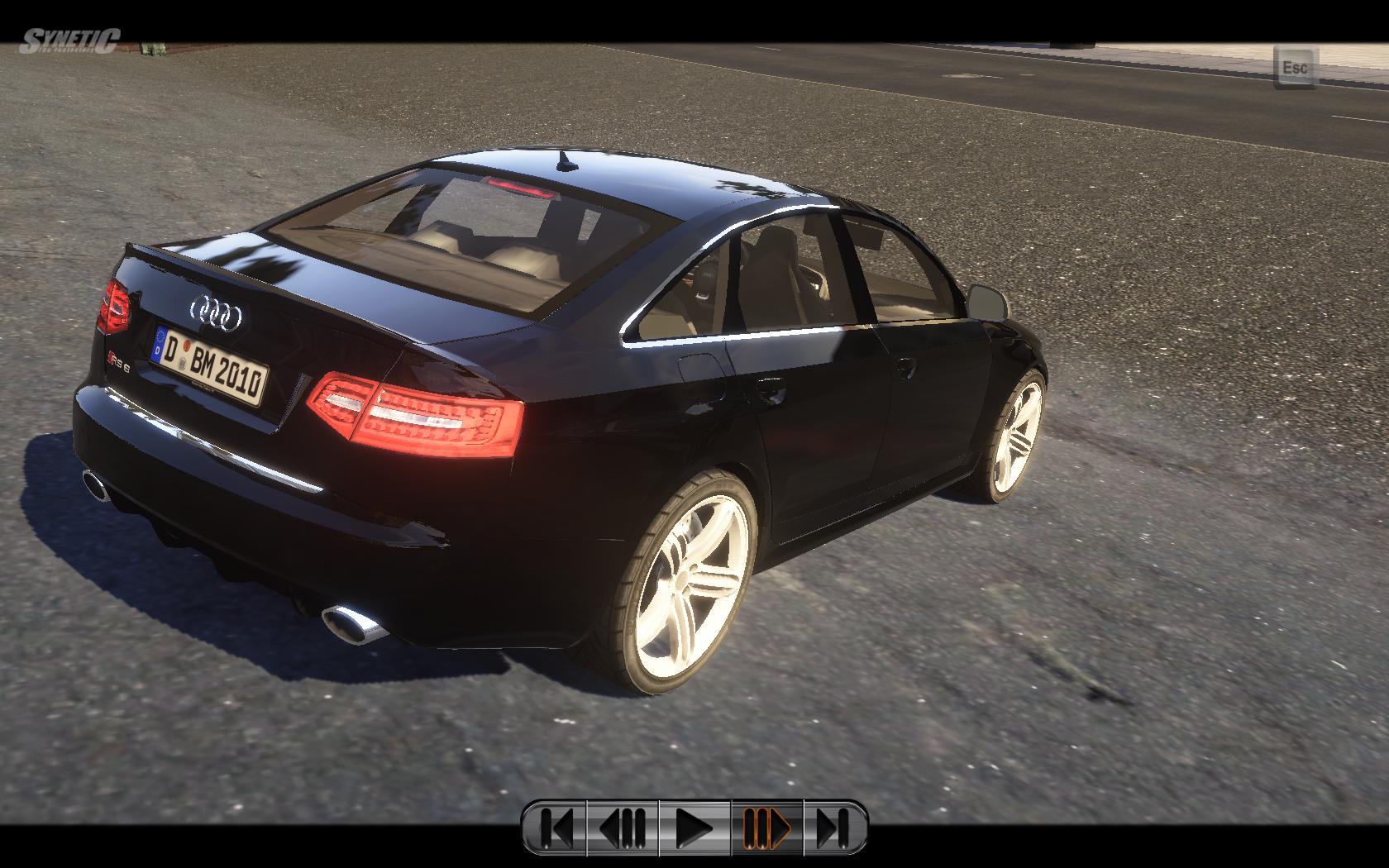
Task: Jump to the start of the replay
Action: click(x=556, y=826)
